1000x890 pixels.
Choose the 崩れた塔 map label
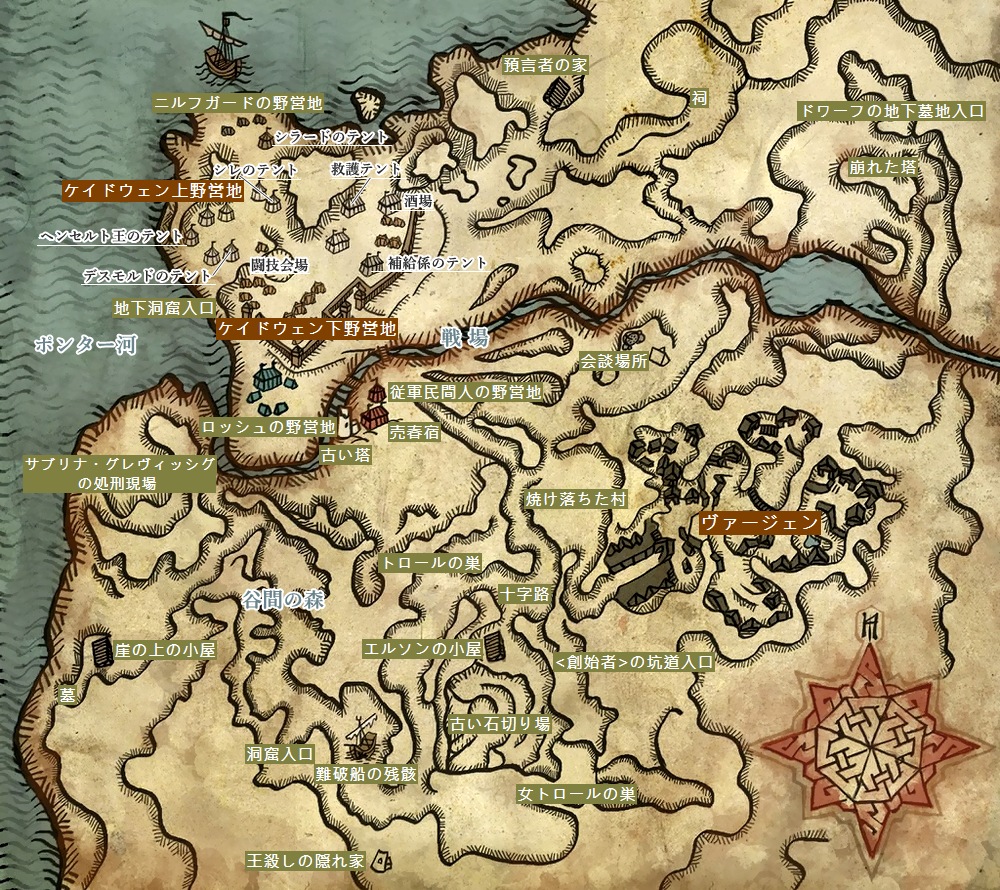[x=880, y=168]
